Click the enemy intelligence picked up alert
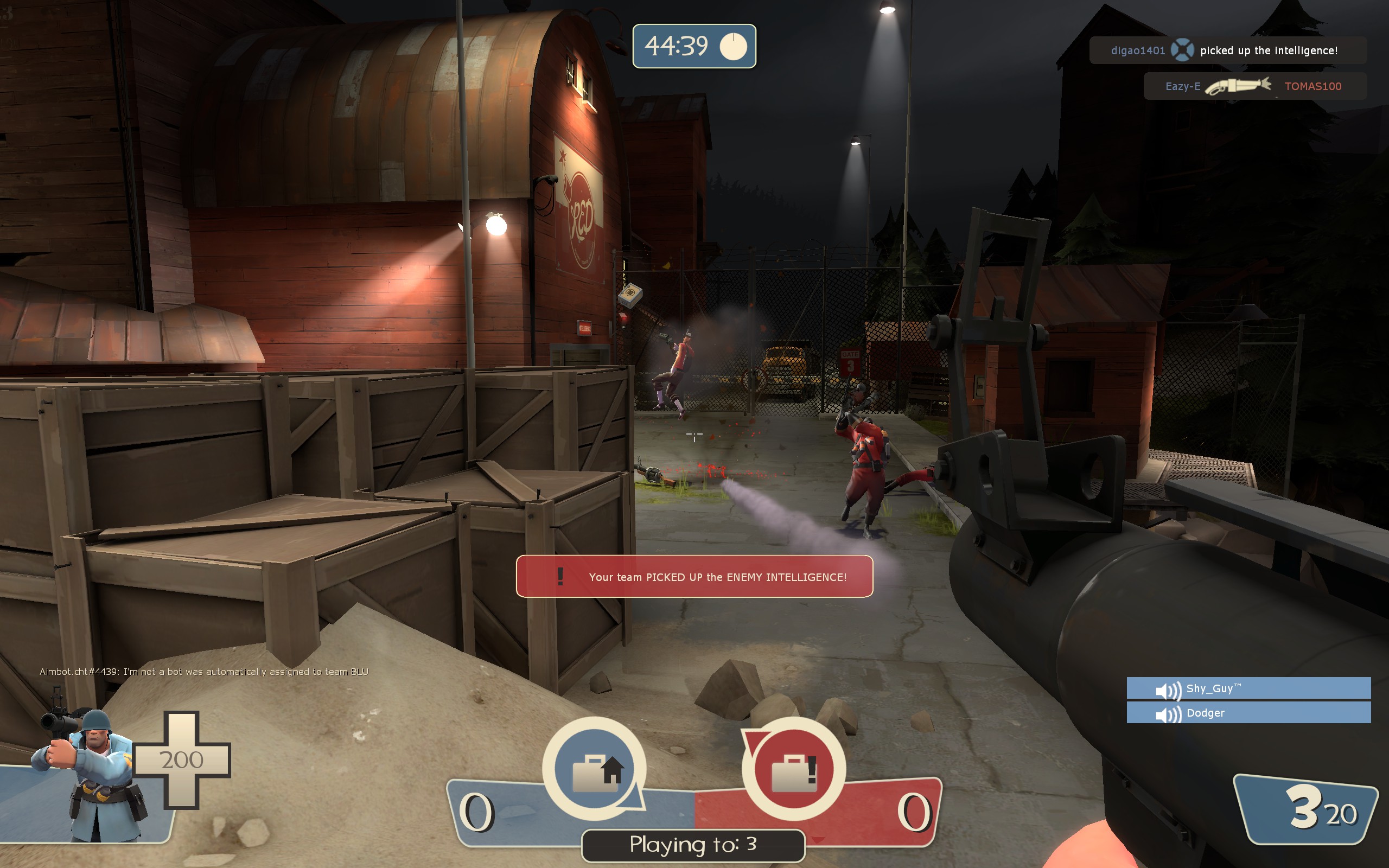This screenshot has height=868, width=1389. tap(694, 576)
